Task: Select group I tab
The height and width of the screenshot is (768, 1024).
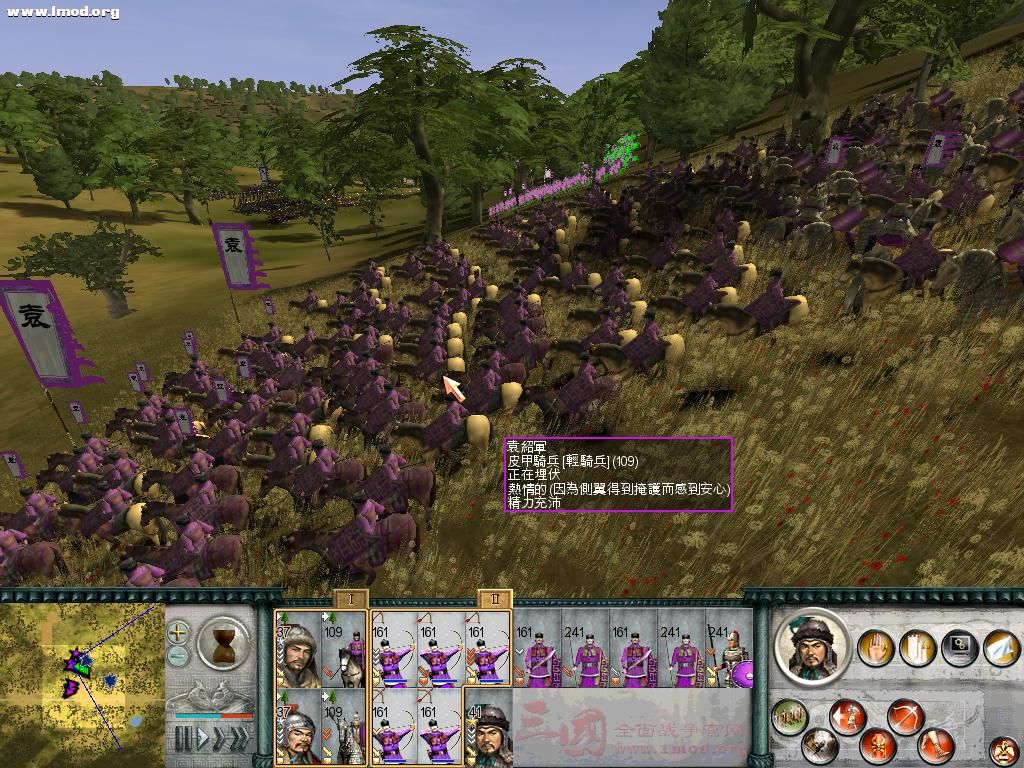Action: pos(351,598)
